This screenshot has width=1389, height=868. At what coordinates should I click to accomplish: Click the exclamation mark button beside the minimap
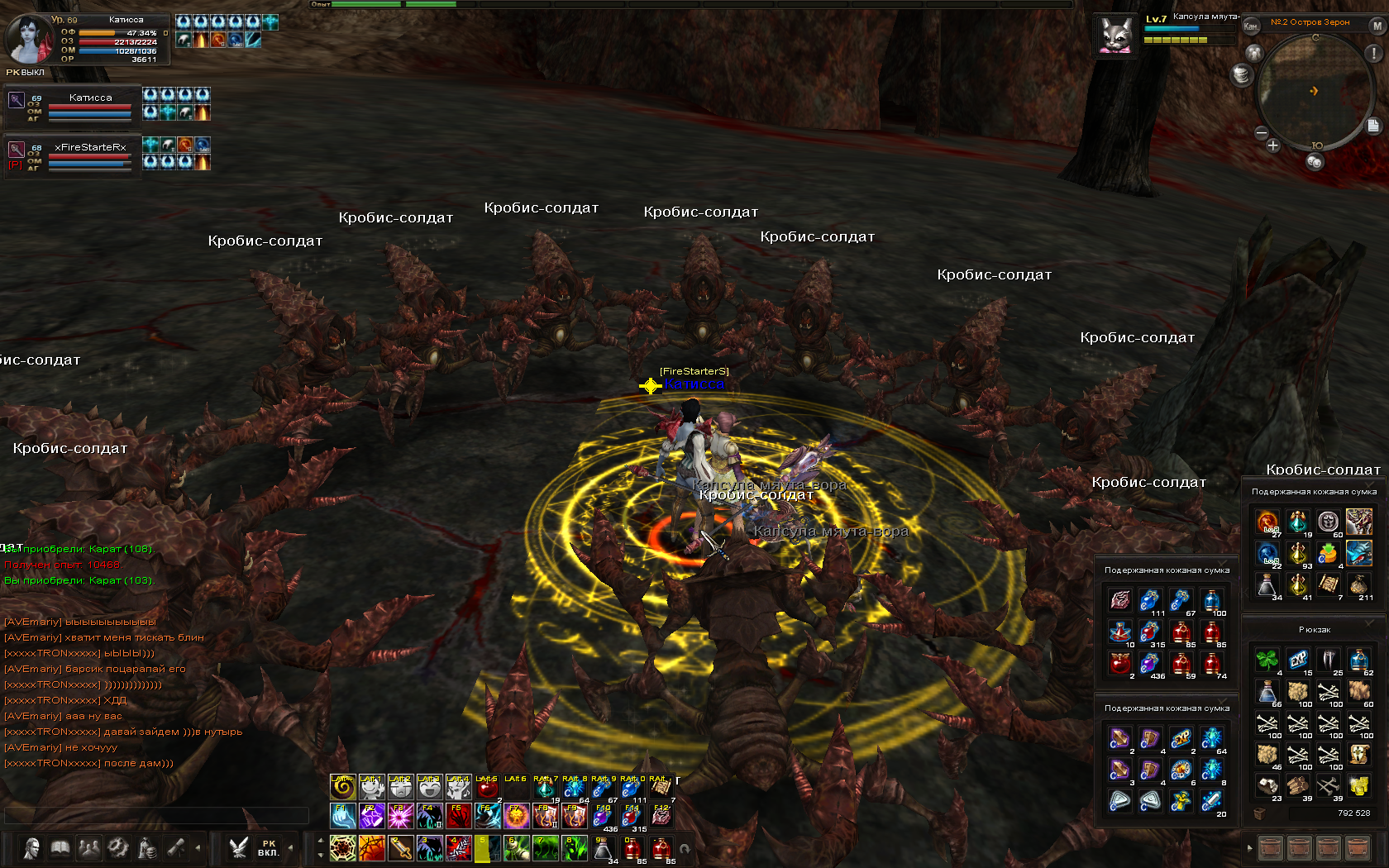[1374, 53]
